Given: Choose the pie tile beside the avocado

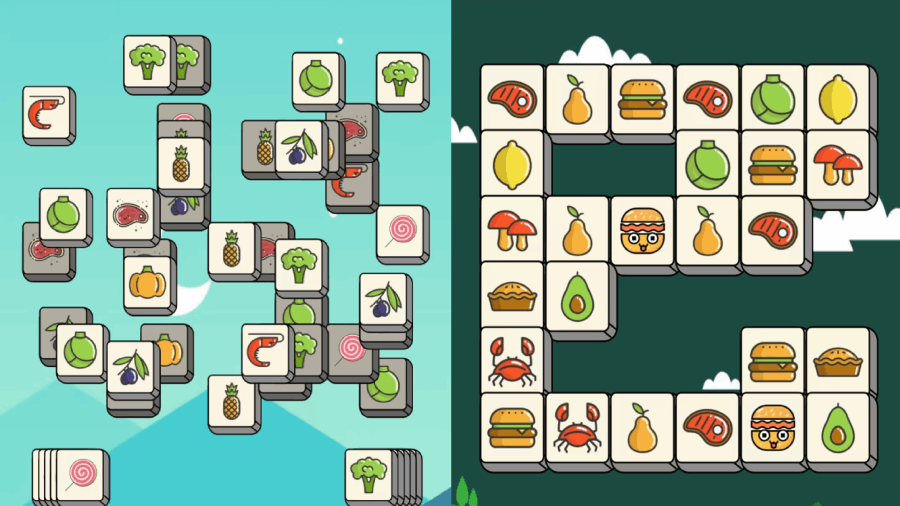Looking at the screenshot, I should [x=512, y=294].
